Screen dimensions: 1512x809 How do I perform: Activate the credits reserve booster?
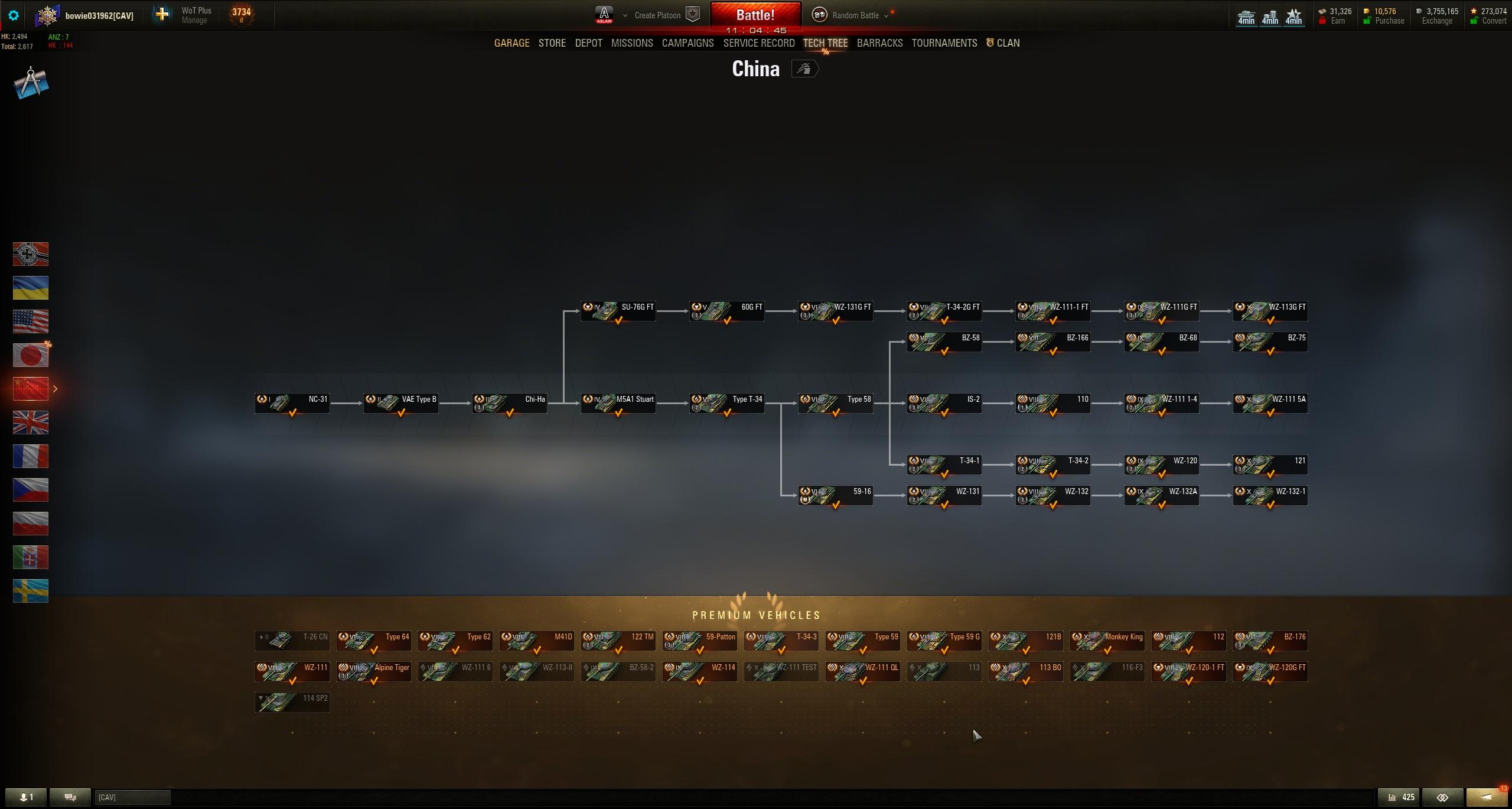click(1270, 16)
